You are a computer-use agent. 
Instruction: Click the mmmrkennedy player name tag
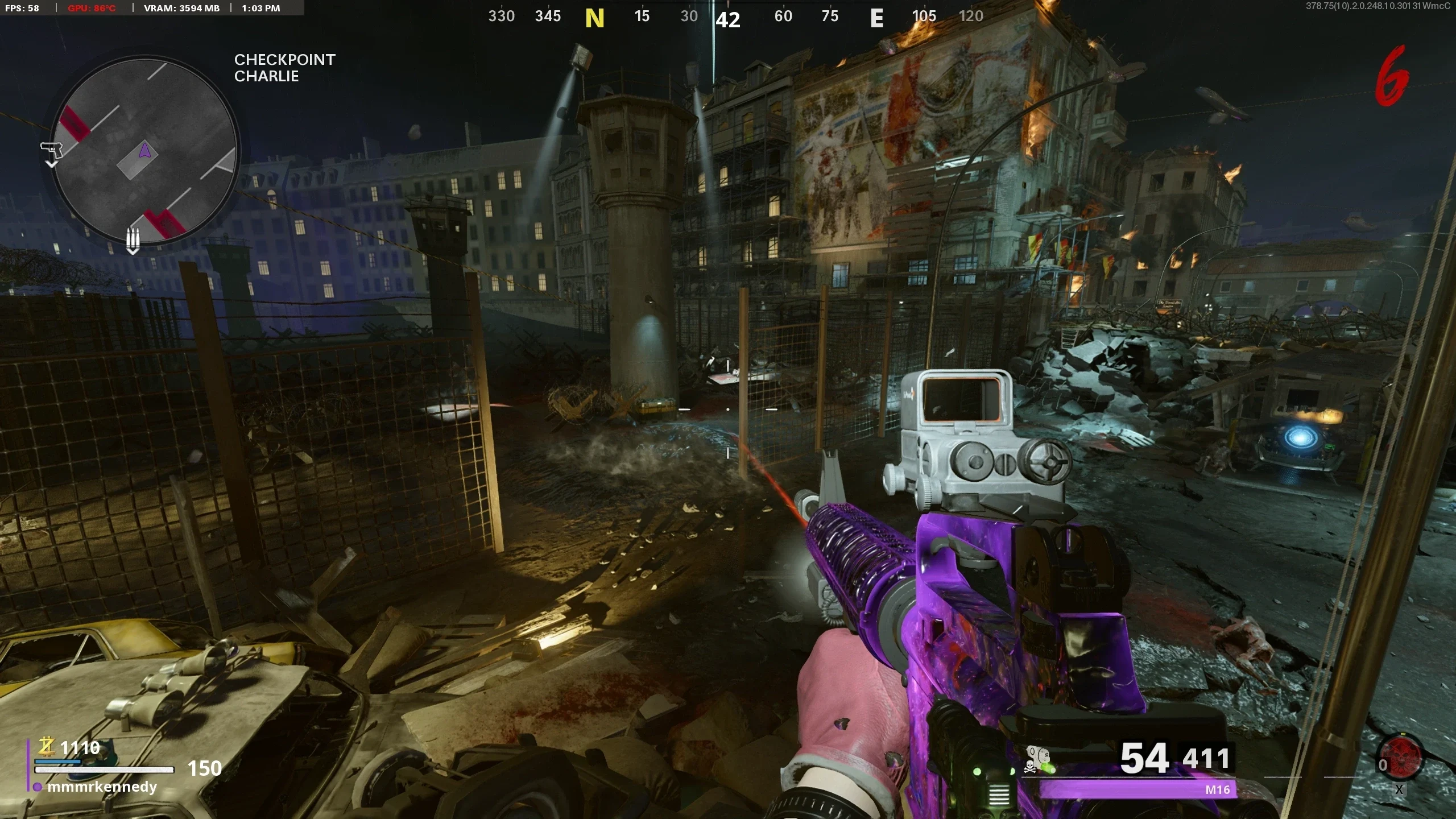point(102,787)
